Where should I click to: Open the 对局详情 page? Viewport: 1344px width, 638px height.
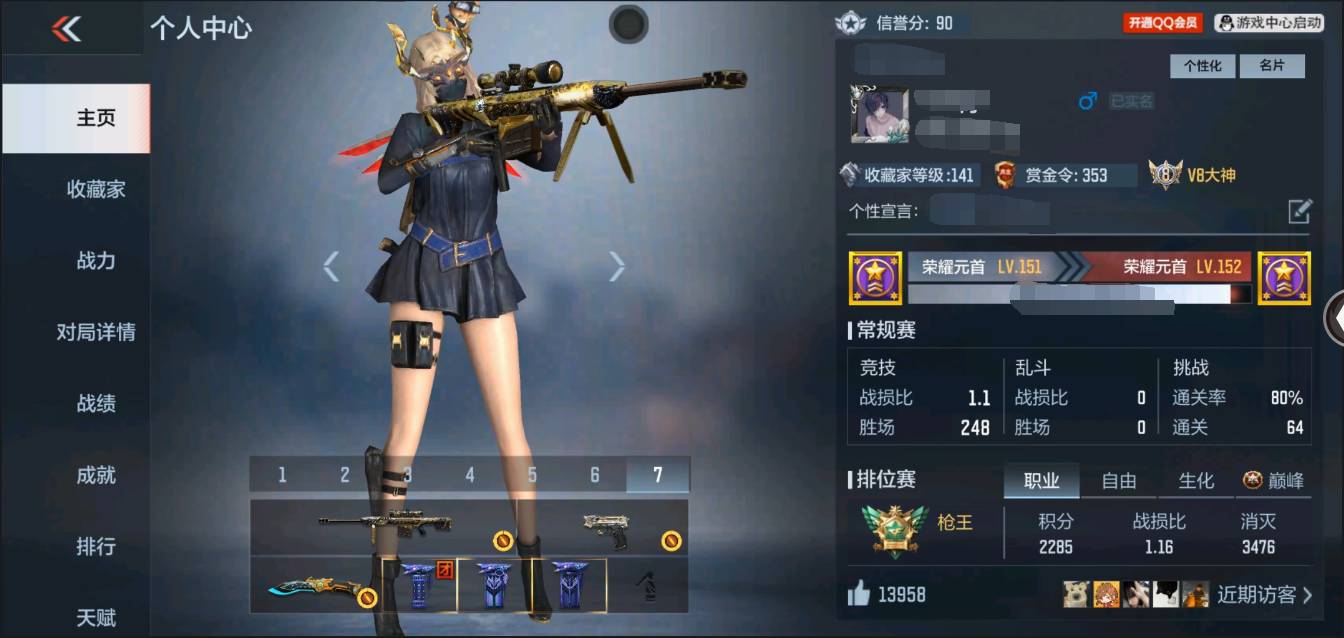[96, 332]
